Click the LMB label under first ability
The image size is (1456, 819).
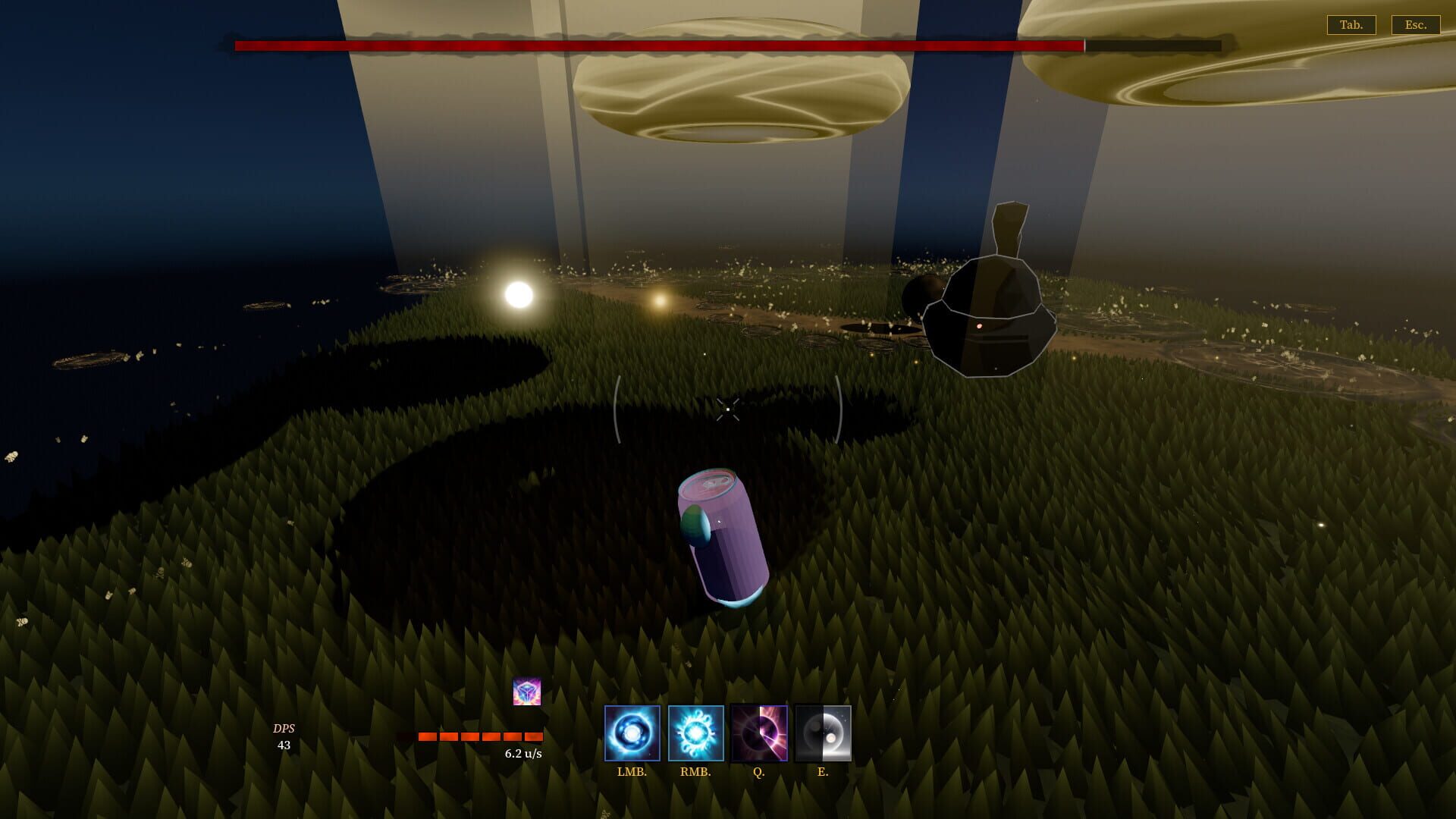[x=633, y=773]
